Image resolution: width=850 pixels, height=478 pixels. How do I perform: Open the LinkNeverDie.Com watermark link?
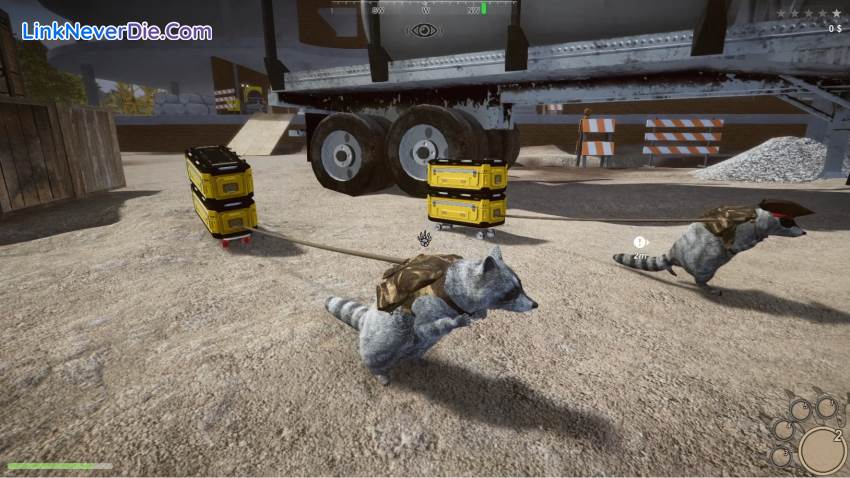click(x=116, y=31)
